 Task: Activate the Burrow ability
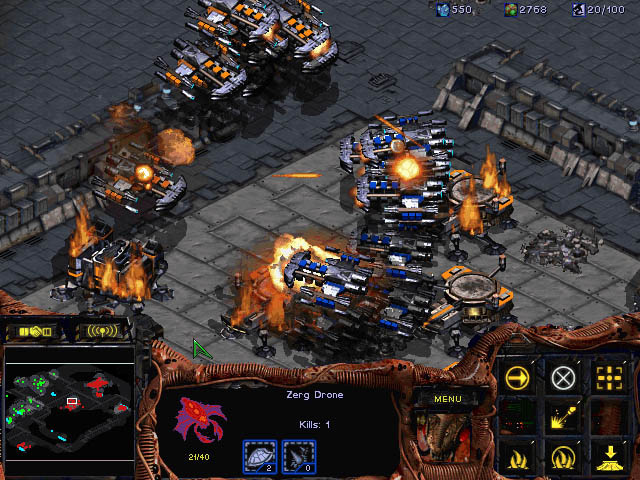[x=608, y=458]
